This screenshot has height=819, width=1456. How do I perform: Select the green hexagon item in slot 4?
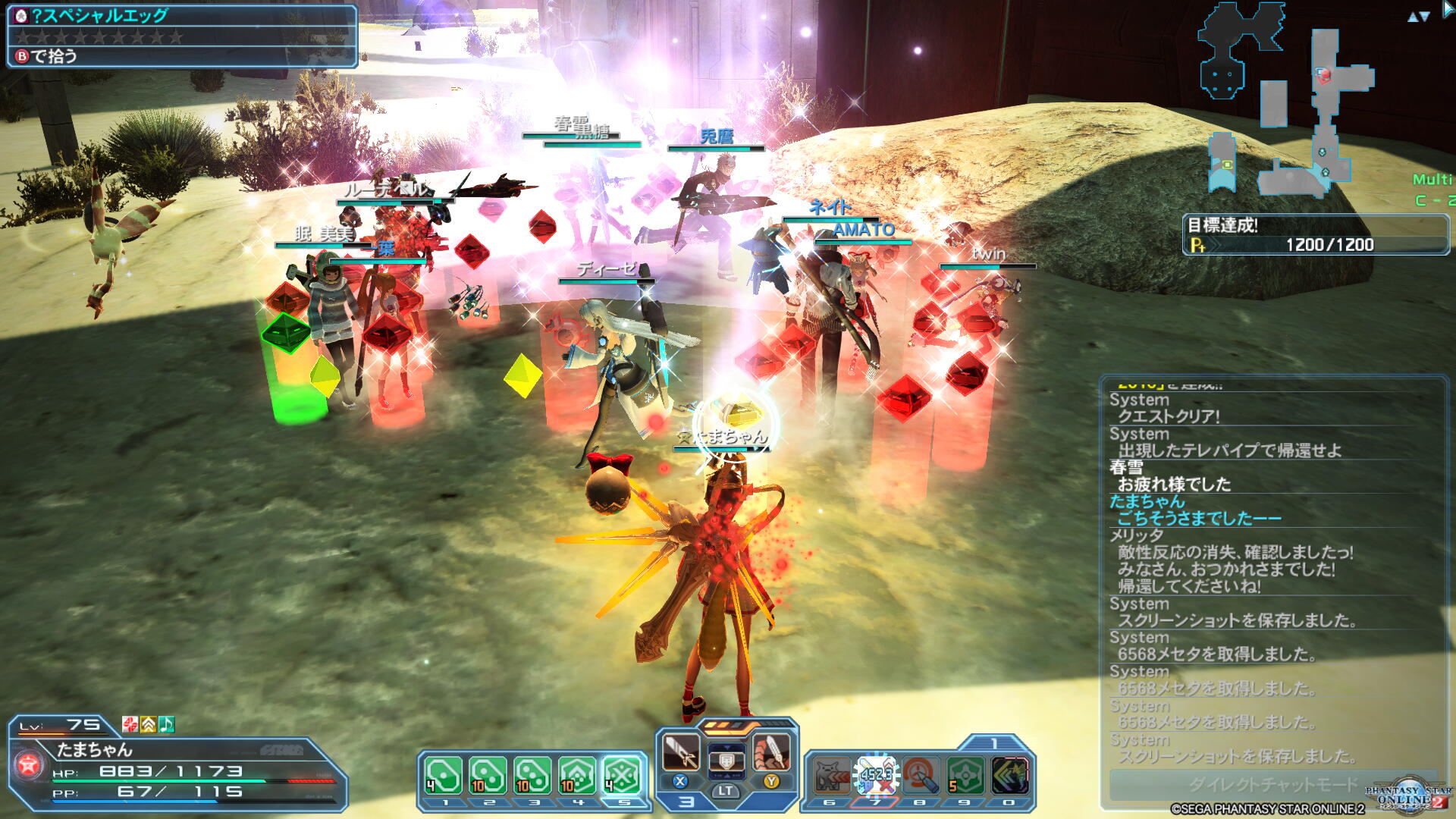(578, 775)
